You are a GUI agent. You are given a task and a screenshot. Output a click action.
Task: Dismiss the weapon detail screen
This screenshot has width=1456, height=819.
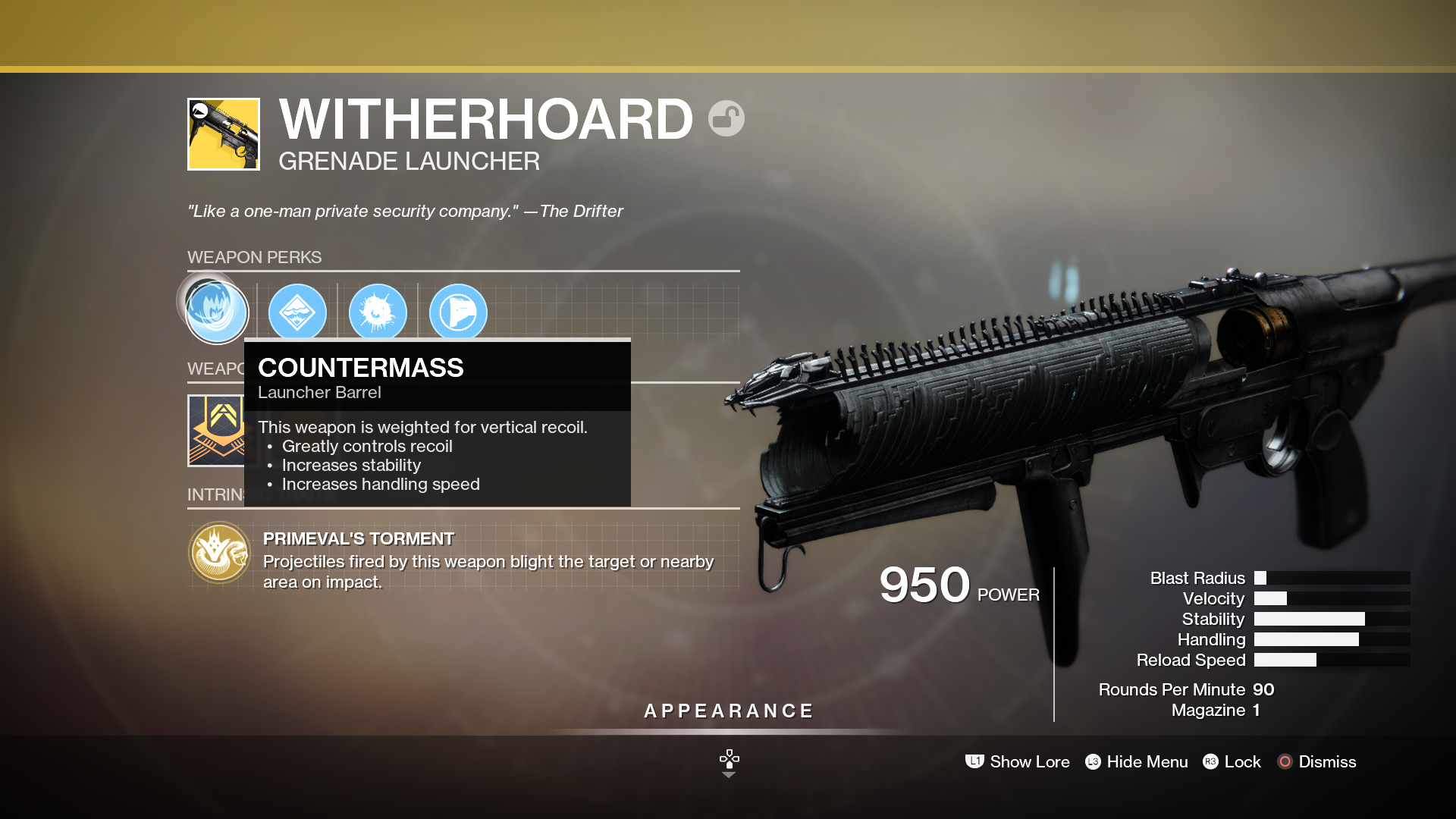(1316, 761)
